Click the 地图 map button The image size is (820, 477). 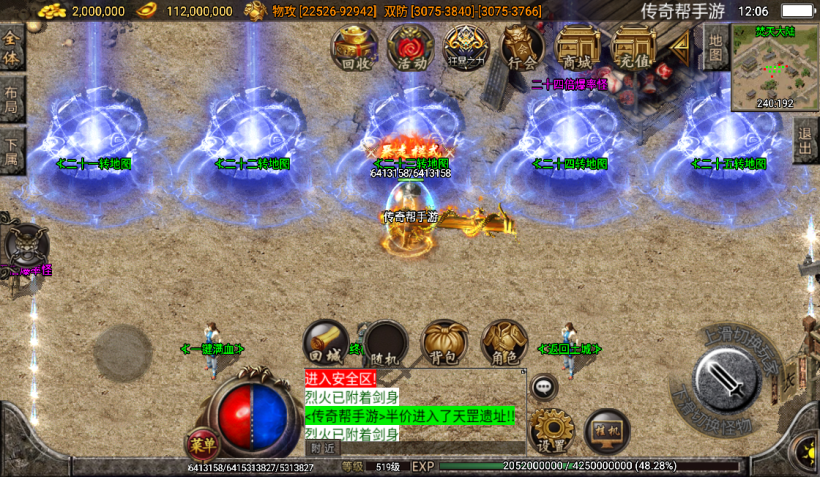[714, 46]
